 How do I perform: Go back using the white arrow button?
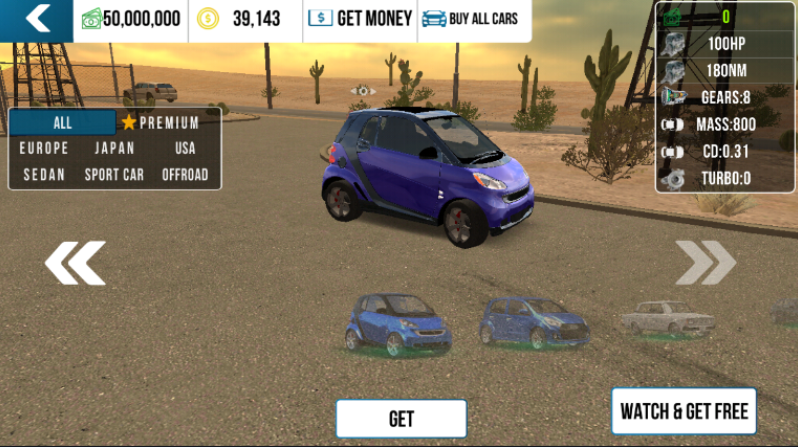(37, 19)
